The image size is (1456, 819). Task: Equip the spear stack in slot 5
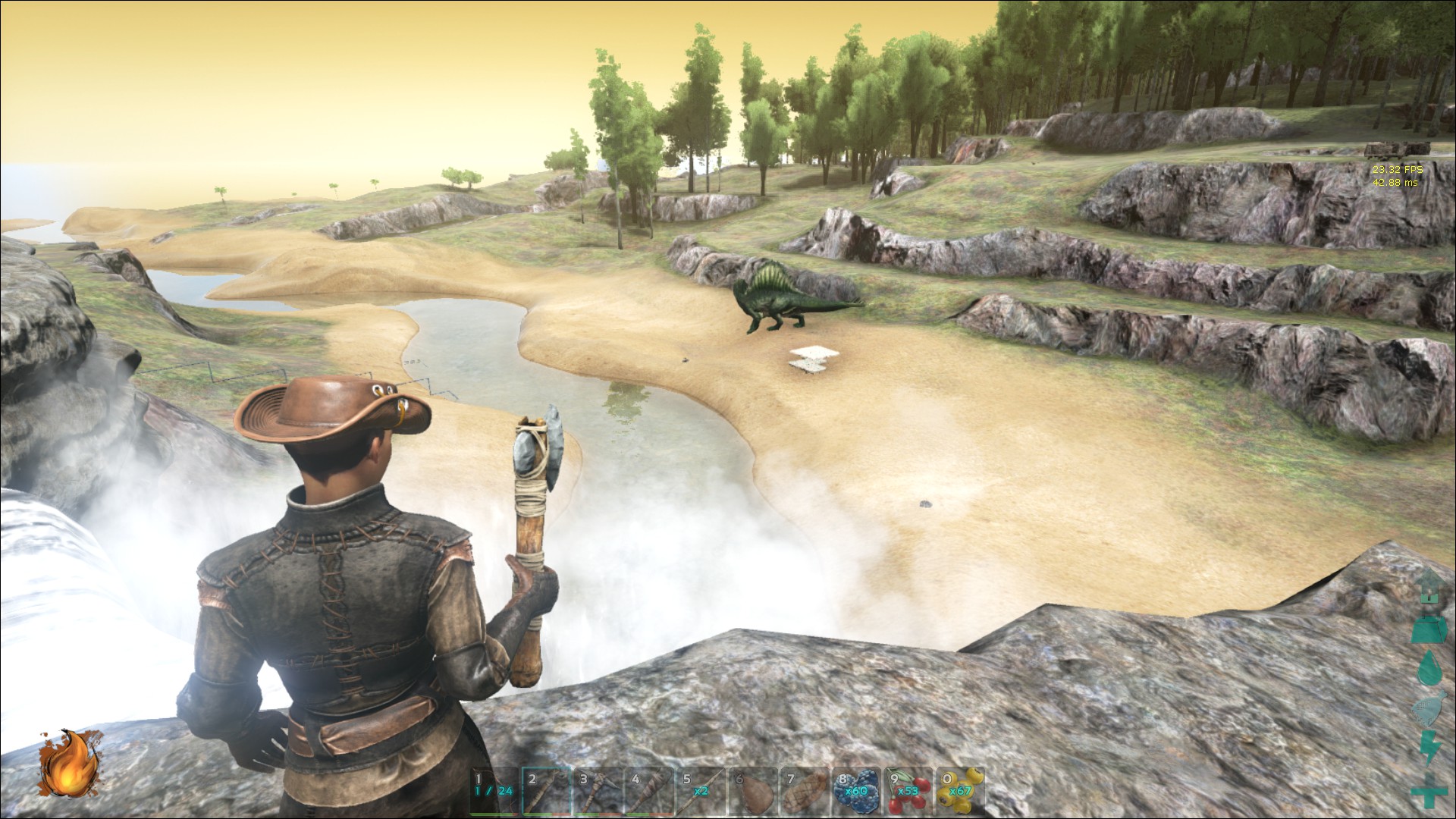tap(703, 791)
